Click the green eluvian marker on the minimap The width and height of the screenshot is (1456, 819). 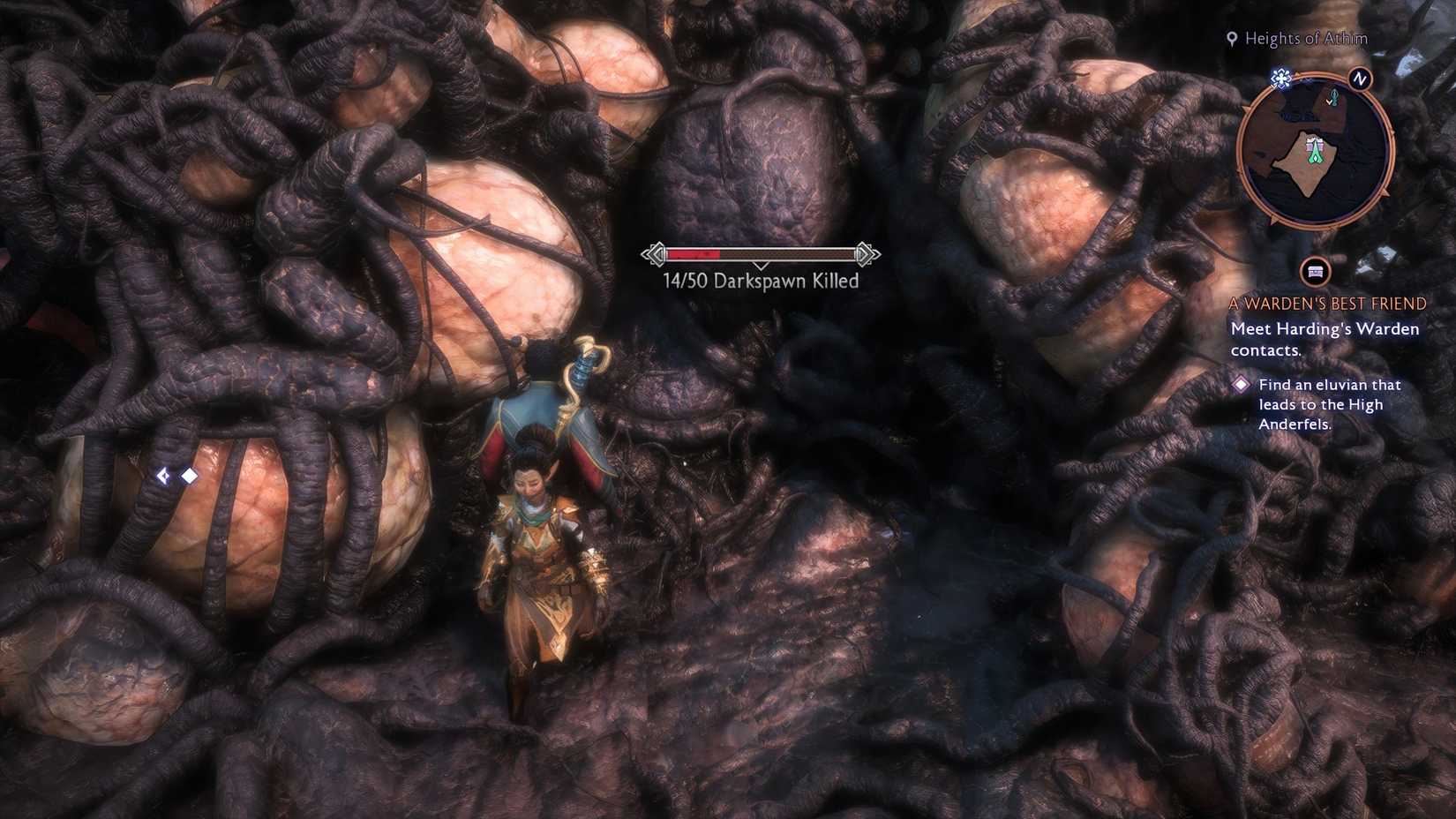(1315, 157)
